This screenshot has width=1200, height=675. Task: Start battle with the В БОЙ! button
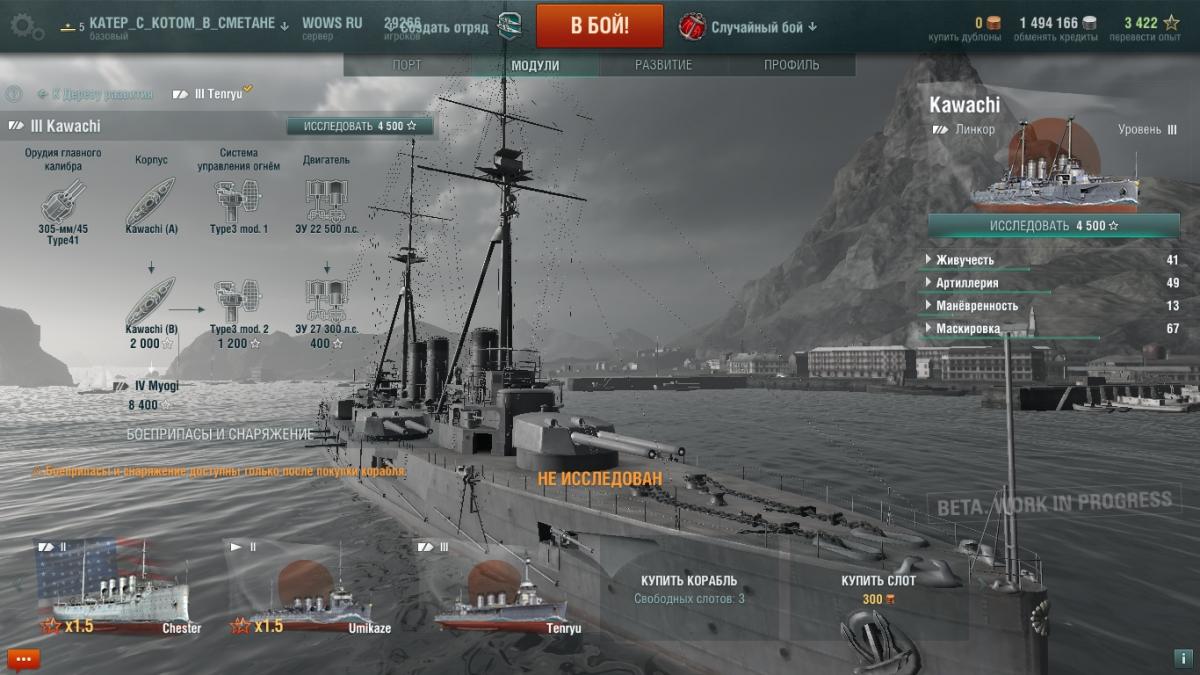coord(599,26)
